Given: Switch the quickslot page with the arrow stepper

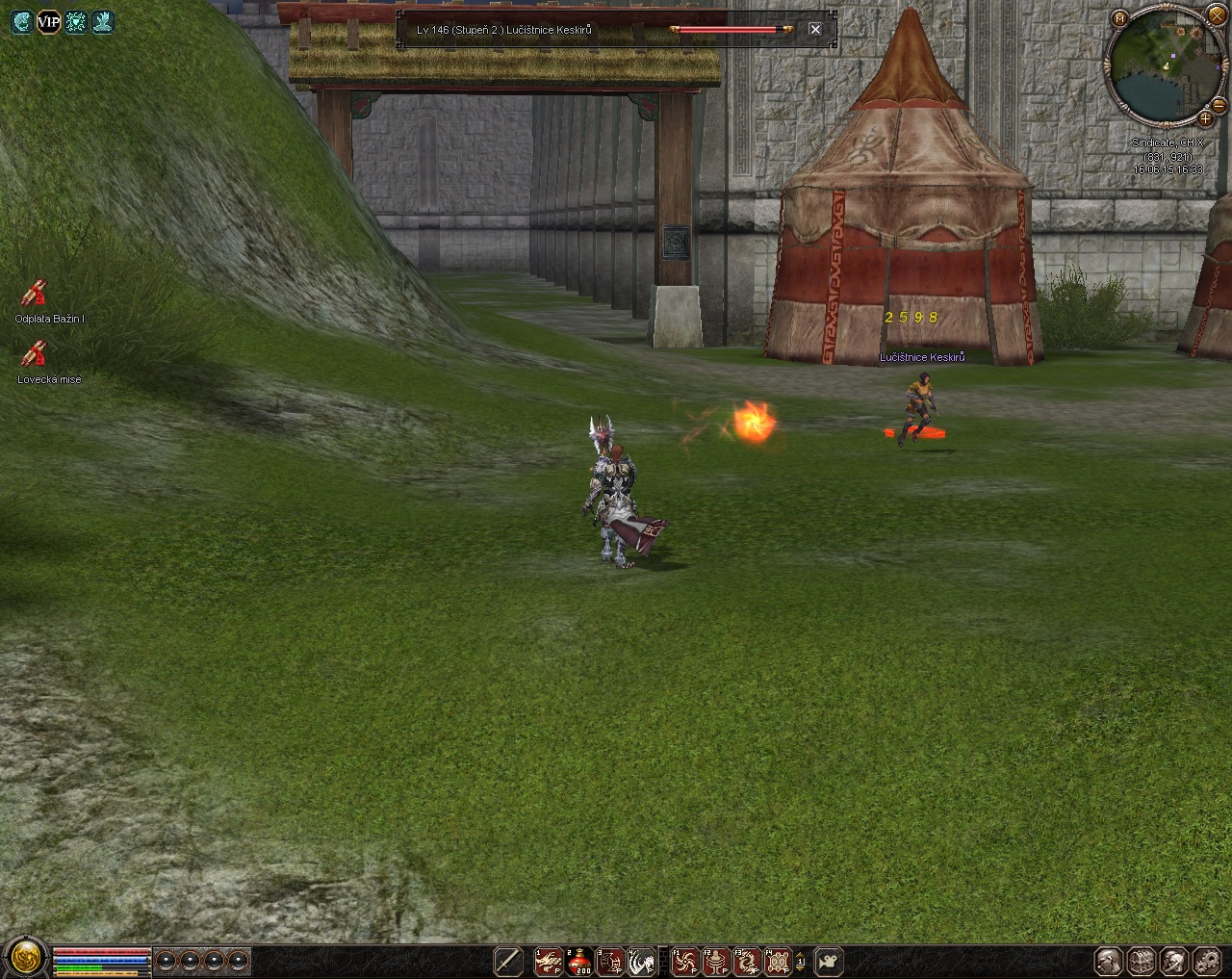Looking at the screenshot, I should coord(800,961).
